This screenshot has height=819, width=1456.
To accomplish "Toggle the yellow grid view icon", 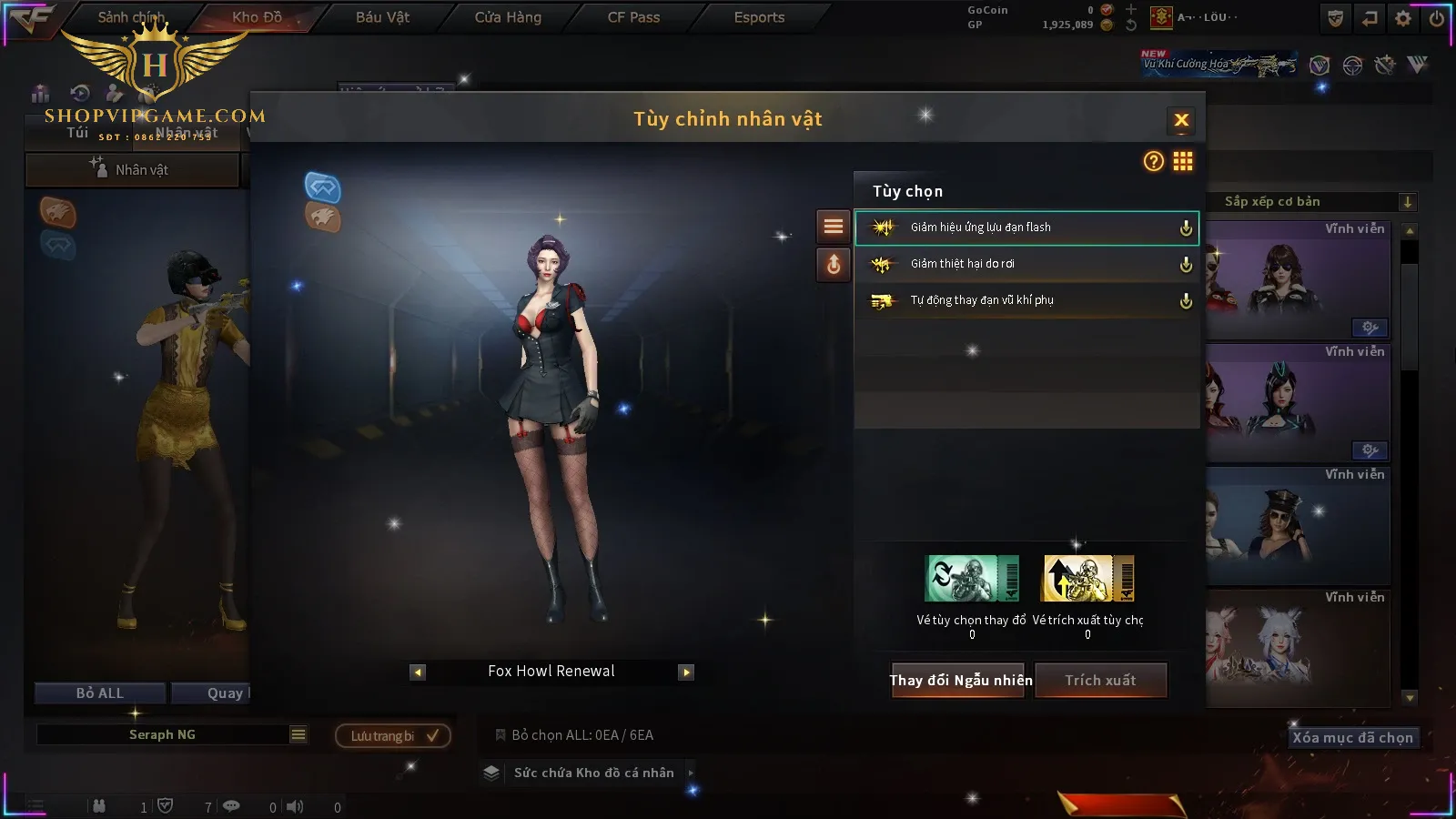I will point(1183,162).
